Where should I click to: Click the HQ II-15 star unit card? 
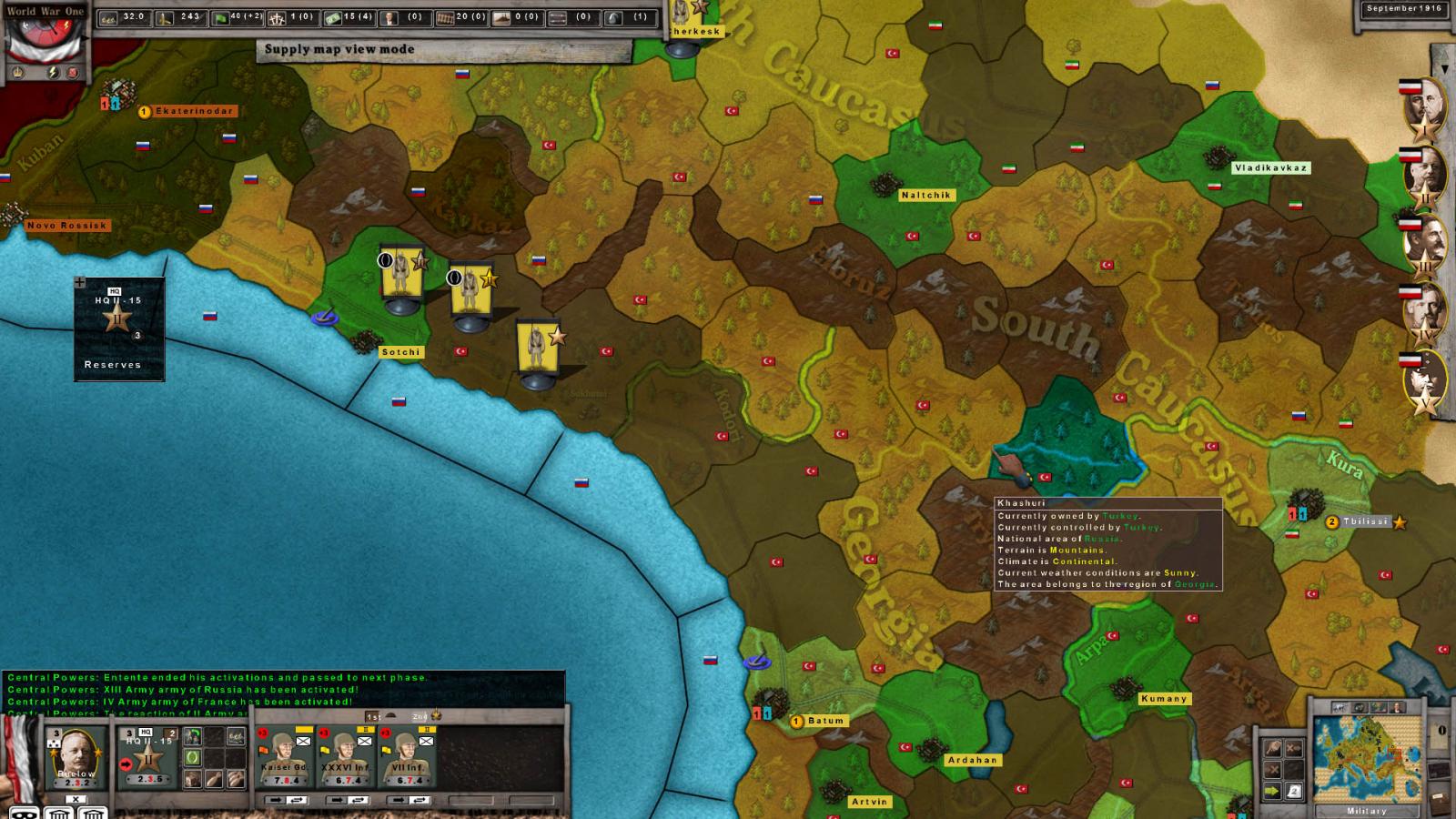click(149, 757)
